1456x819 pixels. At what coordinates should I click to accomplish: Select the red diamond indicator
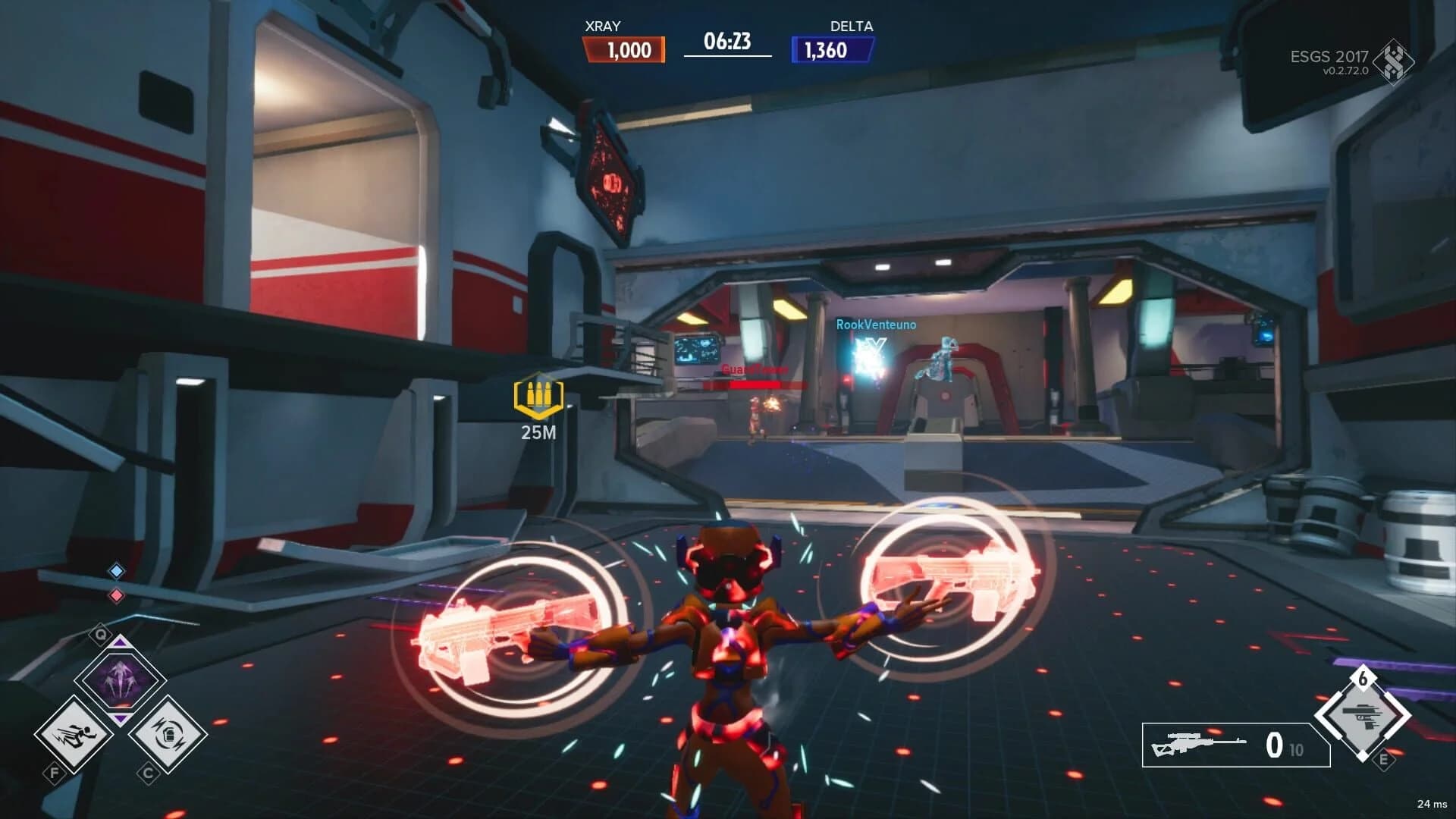pos(116,595)
